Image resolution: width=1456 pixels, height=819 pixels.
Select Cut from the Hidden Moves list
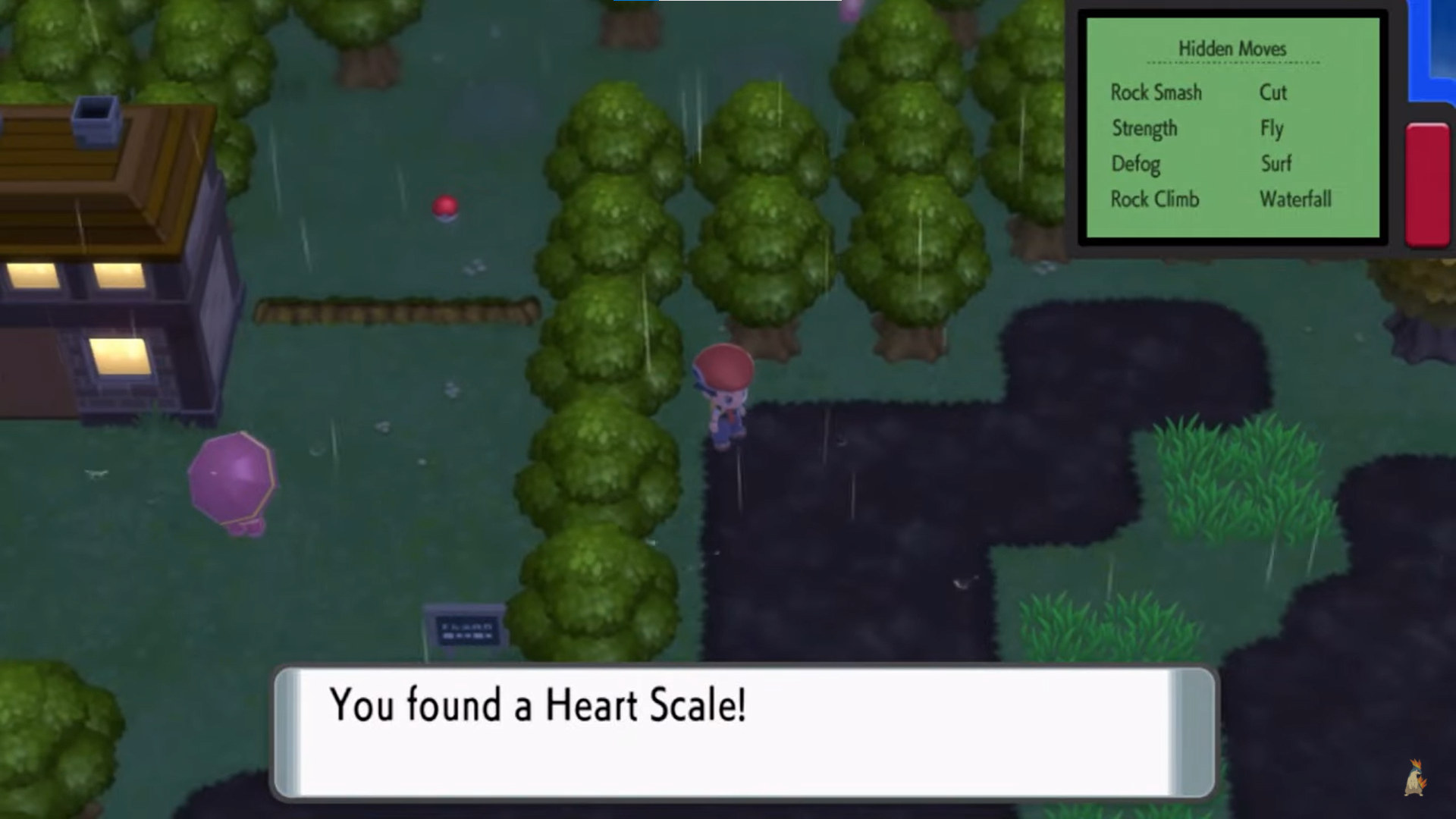pos(1272,93)
